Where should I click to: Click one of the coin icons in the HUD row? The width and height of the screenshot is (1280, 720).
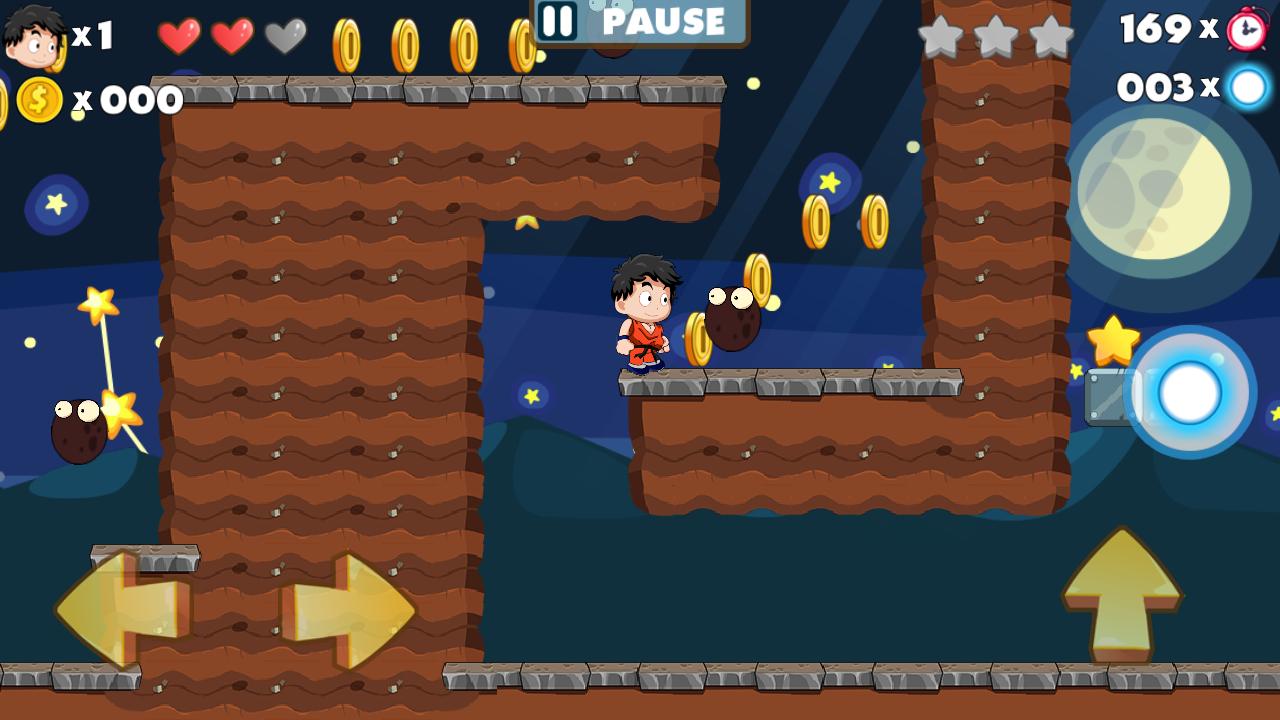[x=405, y=42]
